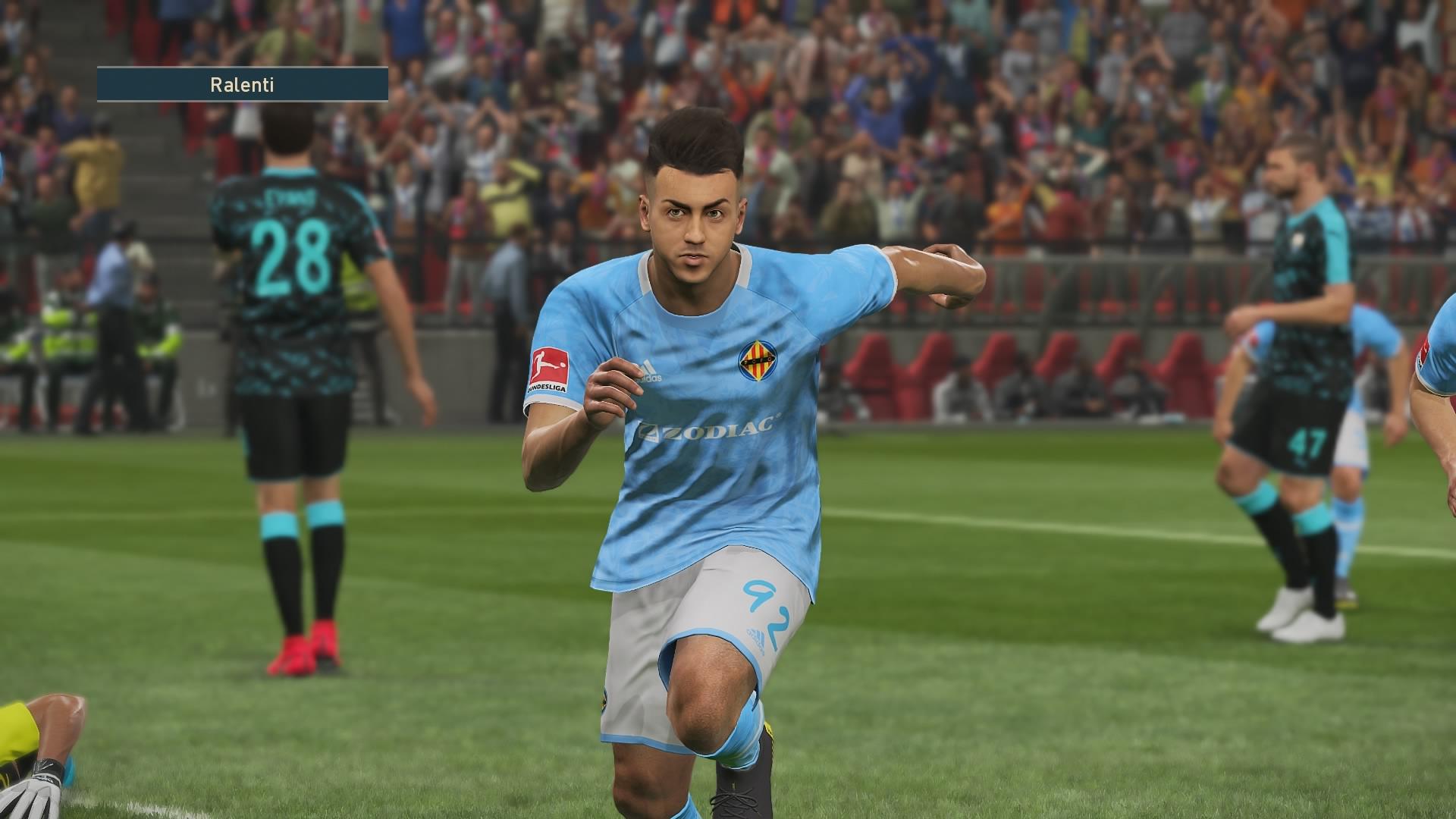This screenshot has width=1456, height=819.
Task: Click the Ralenti replay banner
Action: tap(243, 85)
